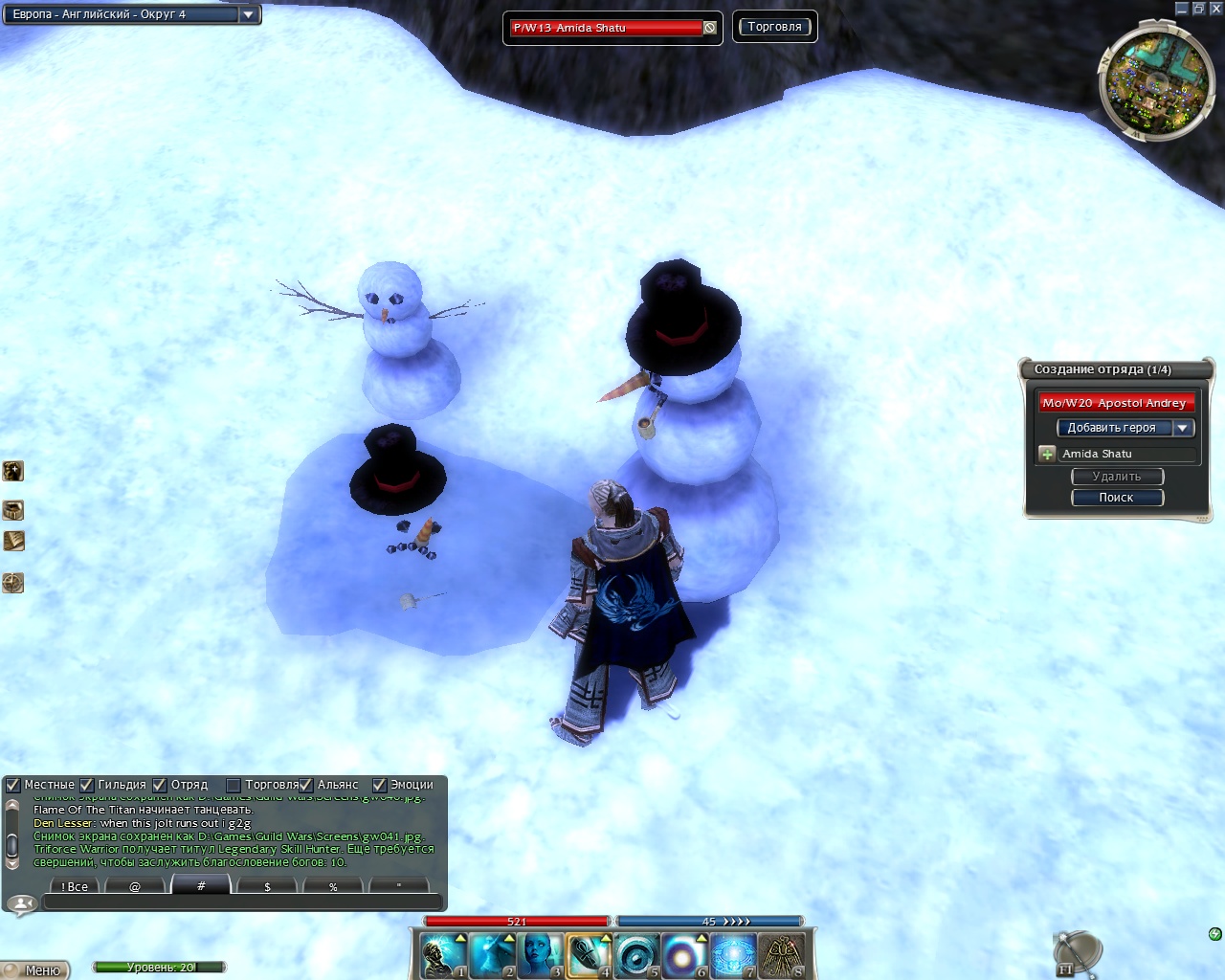Click the Торговля trade button
Screen dimensions: 1225x980
pos(774,27)
